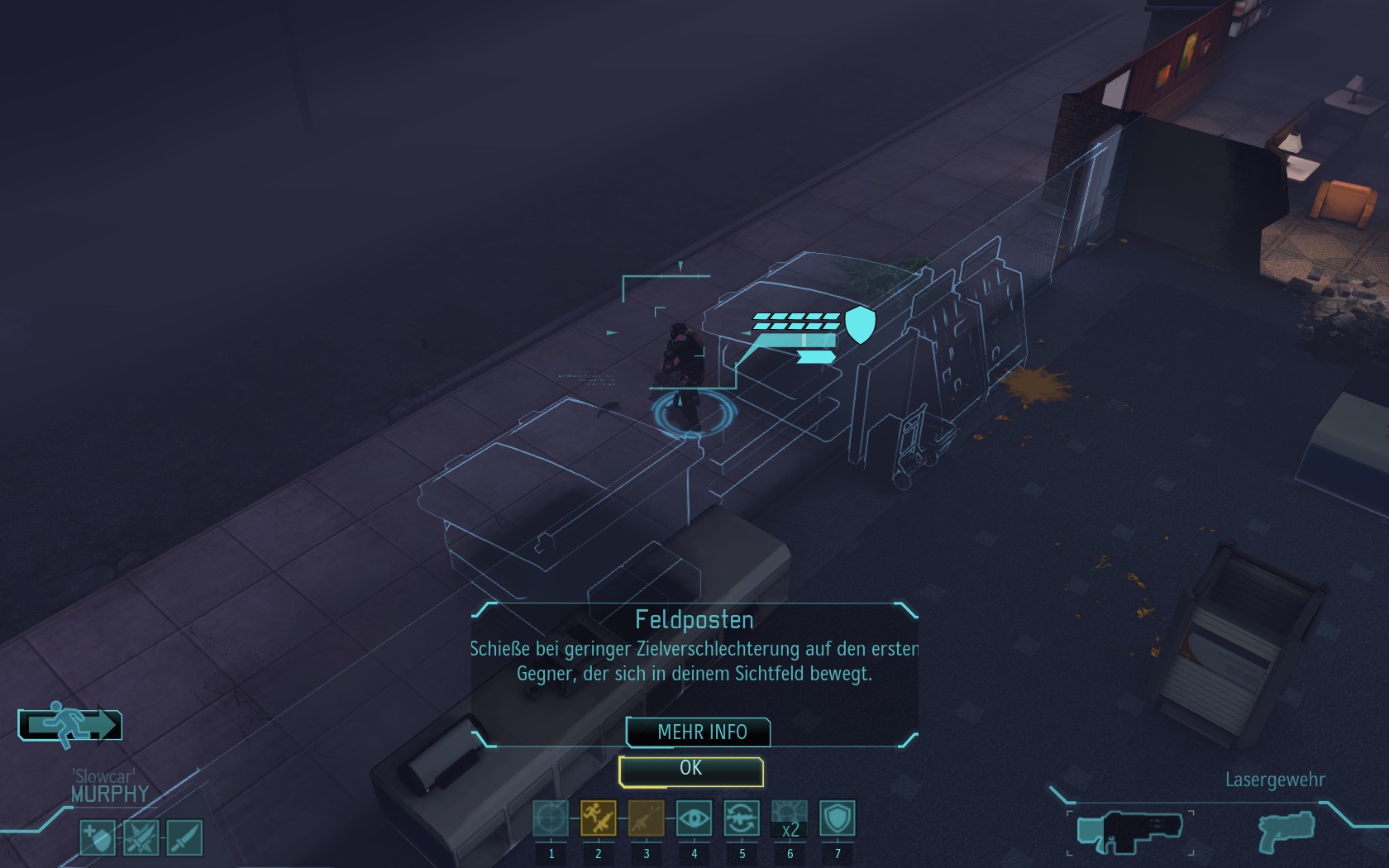The height and width of the screenshot is (868, 1389).
Task: Switch to the pistol sidearm
Action: coord(1286,830)
